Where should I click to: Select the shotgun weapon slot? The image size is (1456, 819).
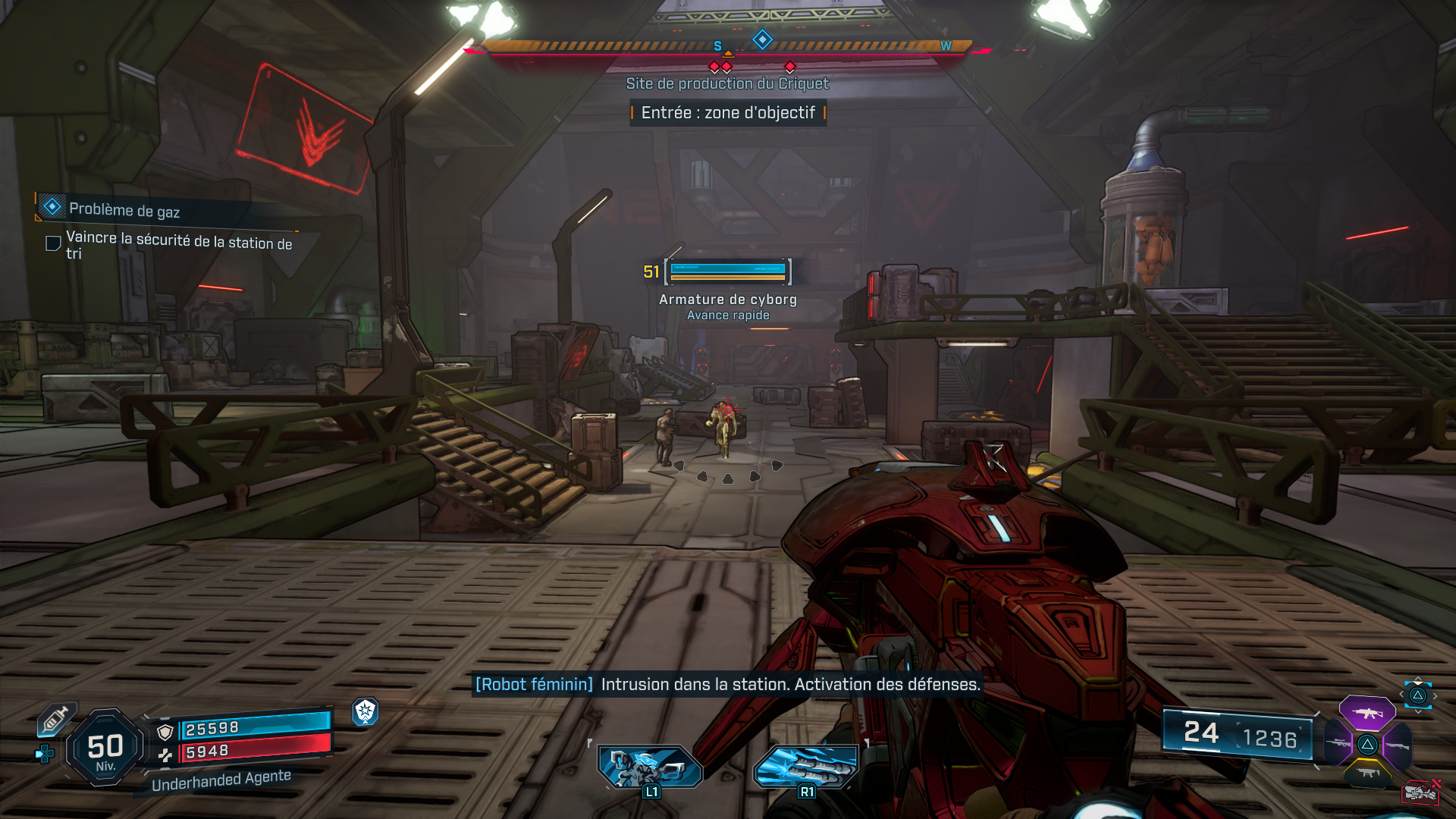[1397, 745]
